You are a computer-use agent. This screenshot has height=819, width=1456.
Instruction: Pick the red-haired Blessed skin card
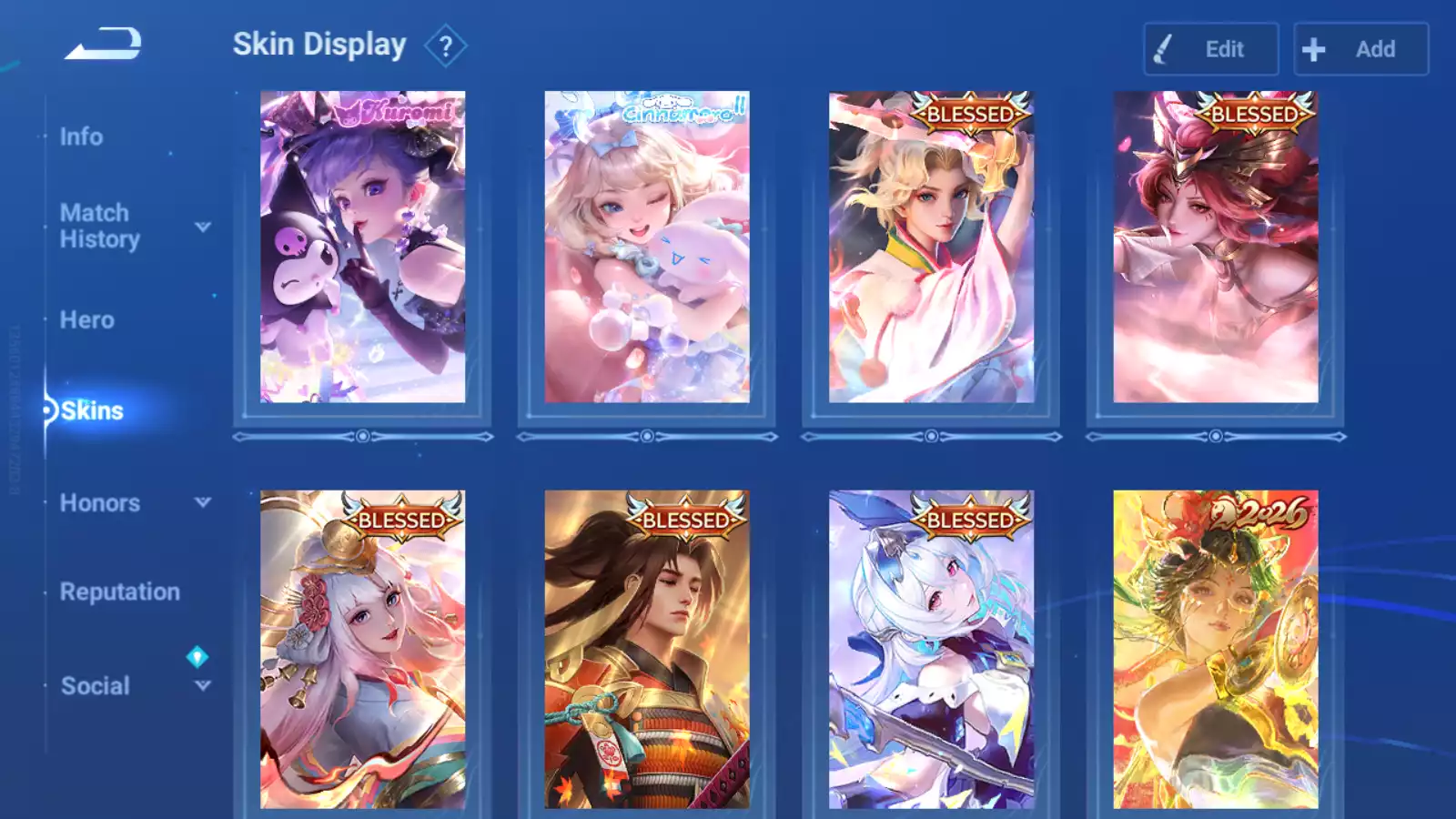click(1215, 247)
